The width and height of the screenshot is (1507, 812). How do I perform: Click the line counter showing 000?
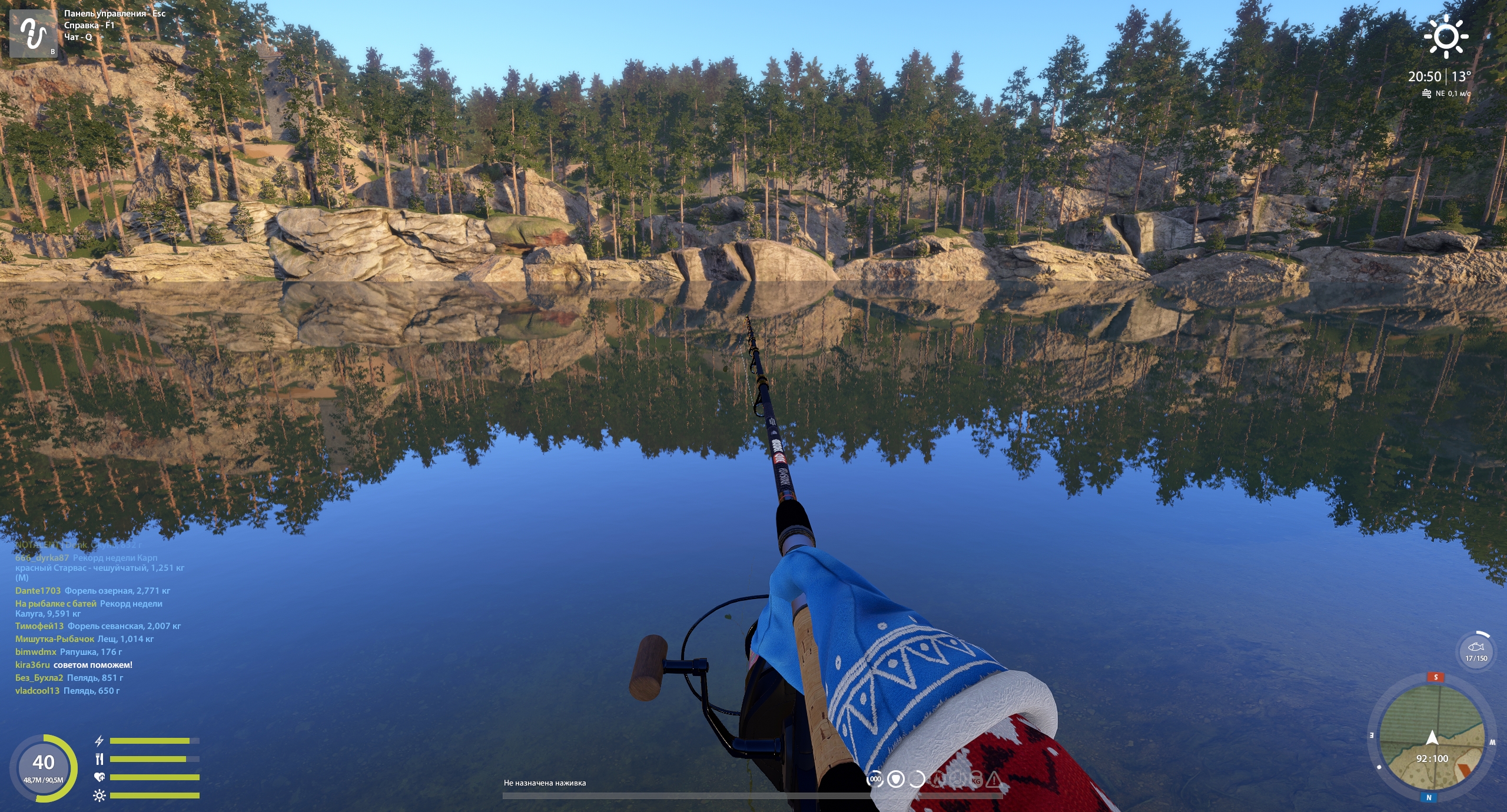(875, 779)
